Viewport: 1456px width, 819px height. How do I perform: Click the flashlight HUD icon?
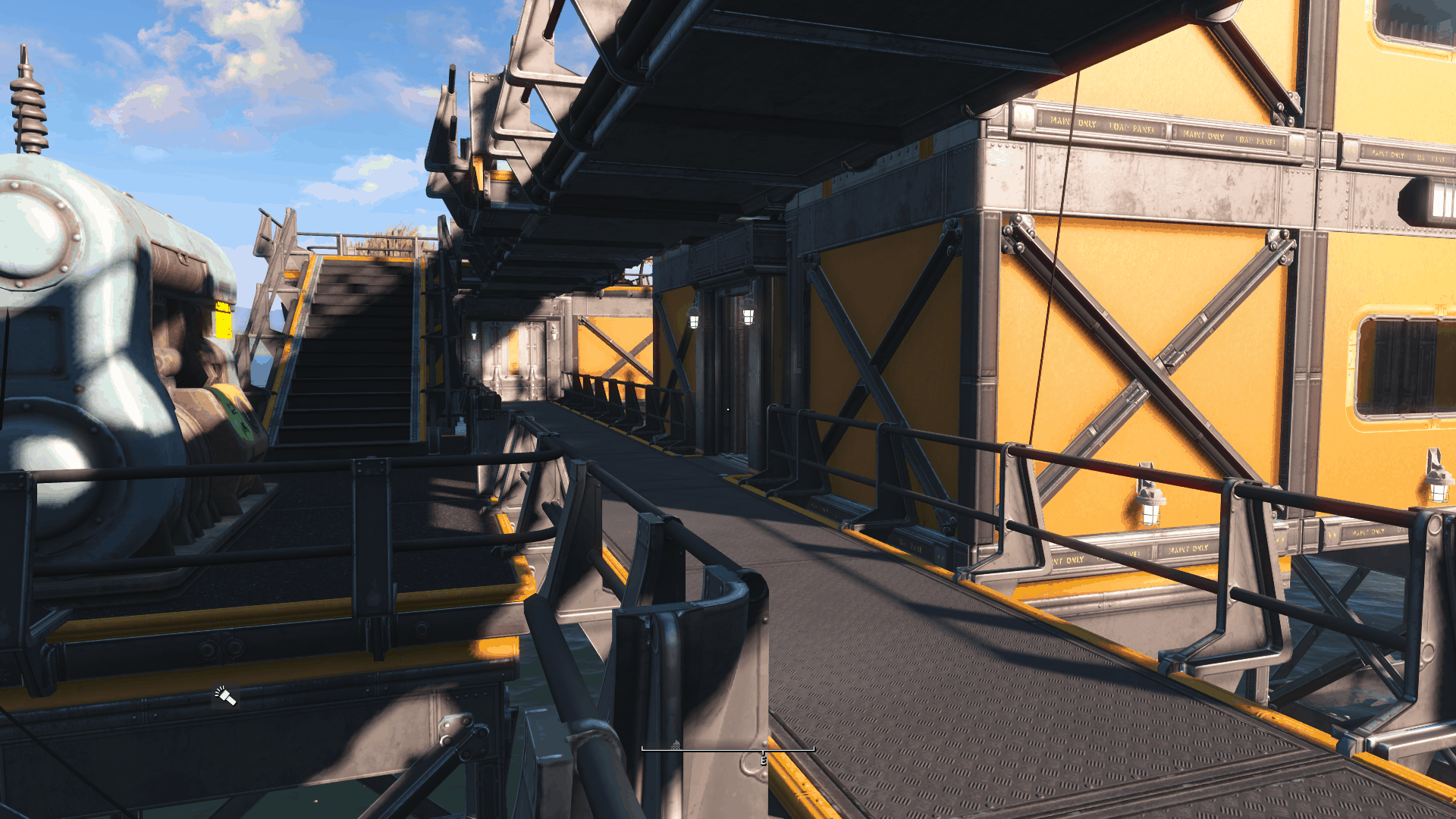(225, 695)
